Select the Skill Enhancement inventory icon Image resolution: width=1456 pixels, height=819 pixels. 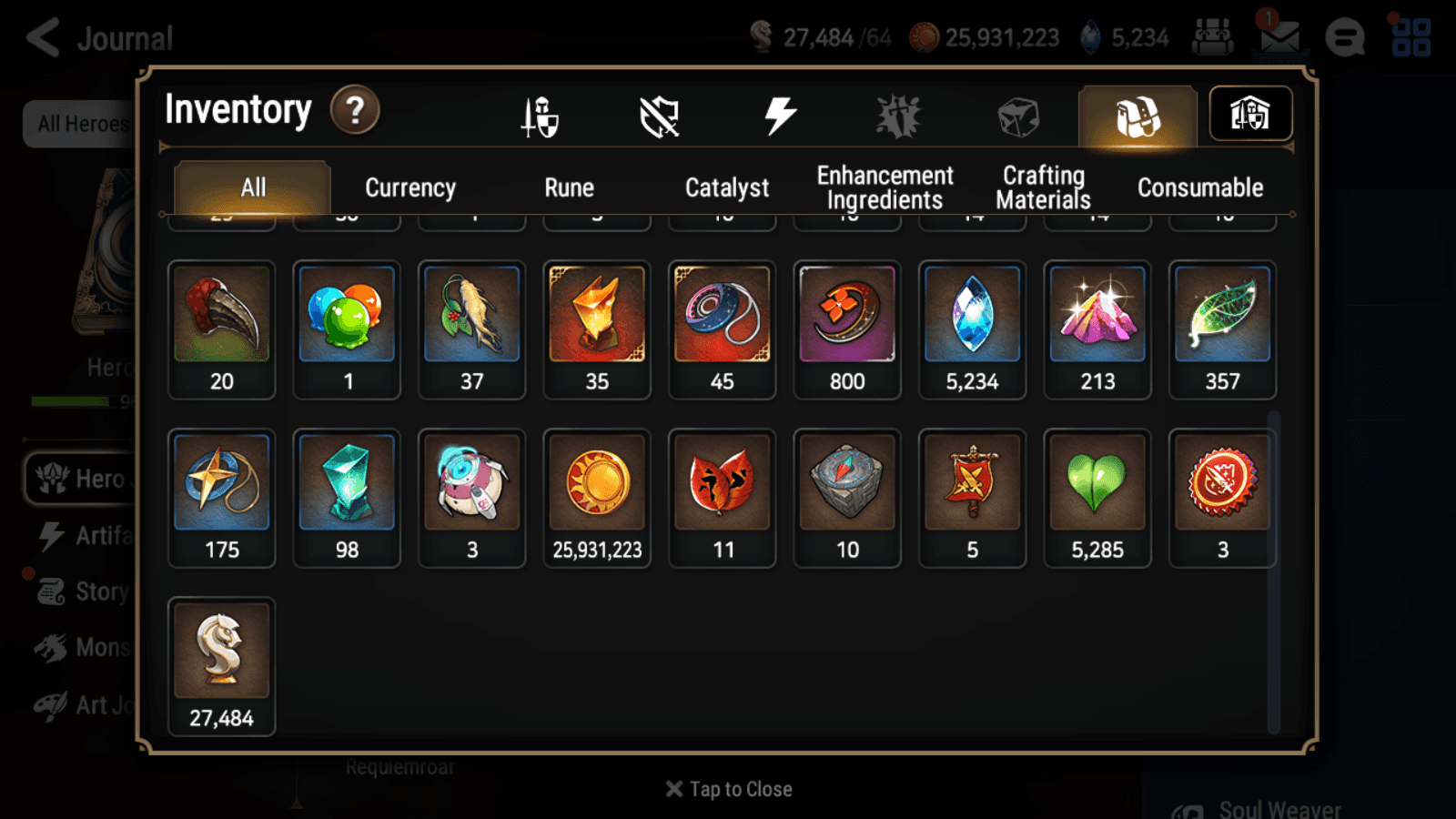click(x=897, y=115)
